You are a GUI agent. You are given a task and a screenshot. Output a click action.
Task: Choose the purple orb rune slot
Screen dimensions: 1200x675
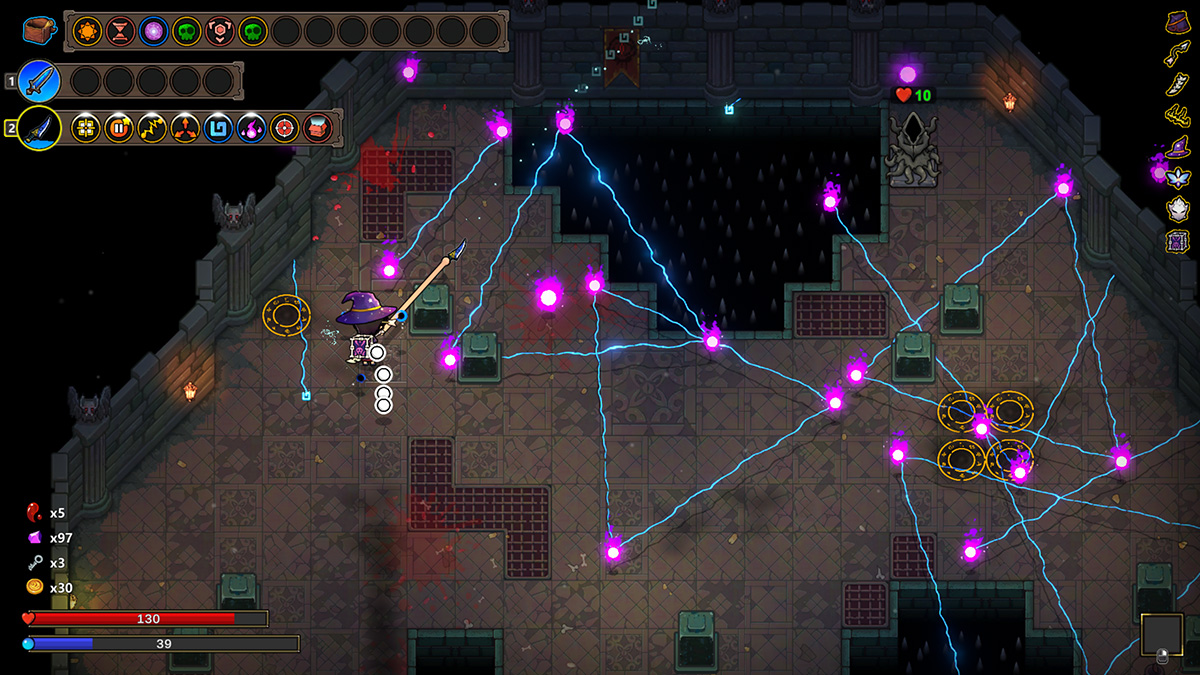pyautogui.click(x=154, y=31)
